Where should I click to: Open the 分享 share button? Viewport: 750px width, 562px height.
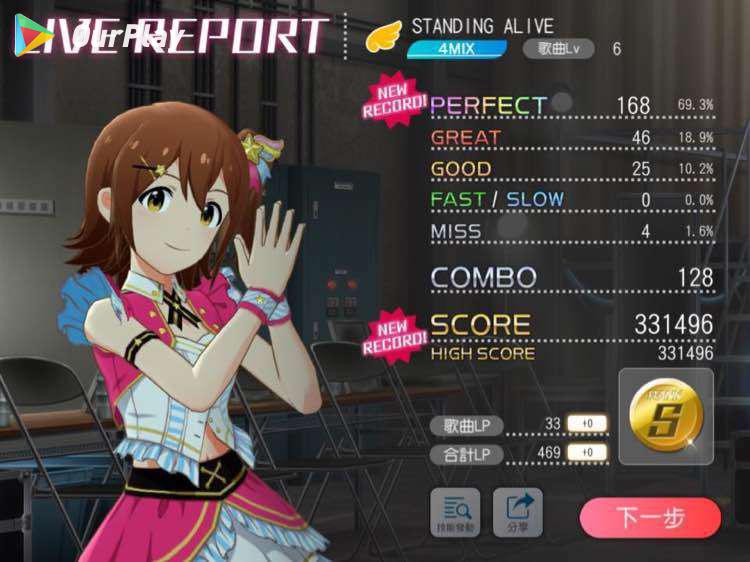pos(518,511)
